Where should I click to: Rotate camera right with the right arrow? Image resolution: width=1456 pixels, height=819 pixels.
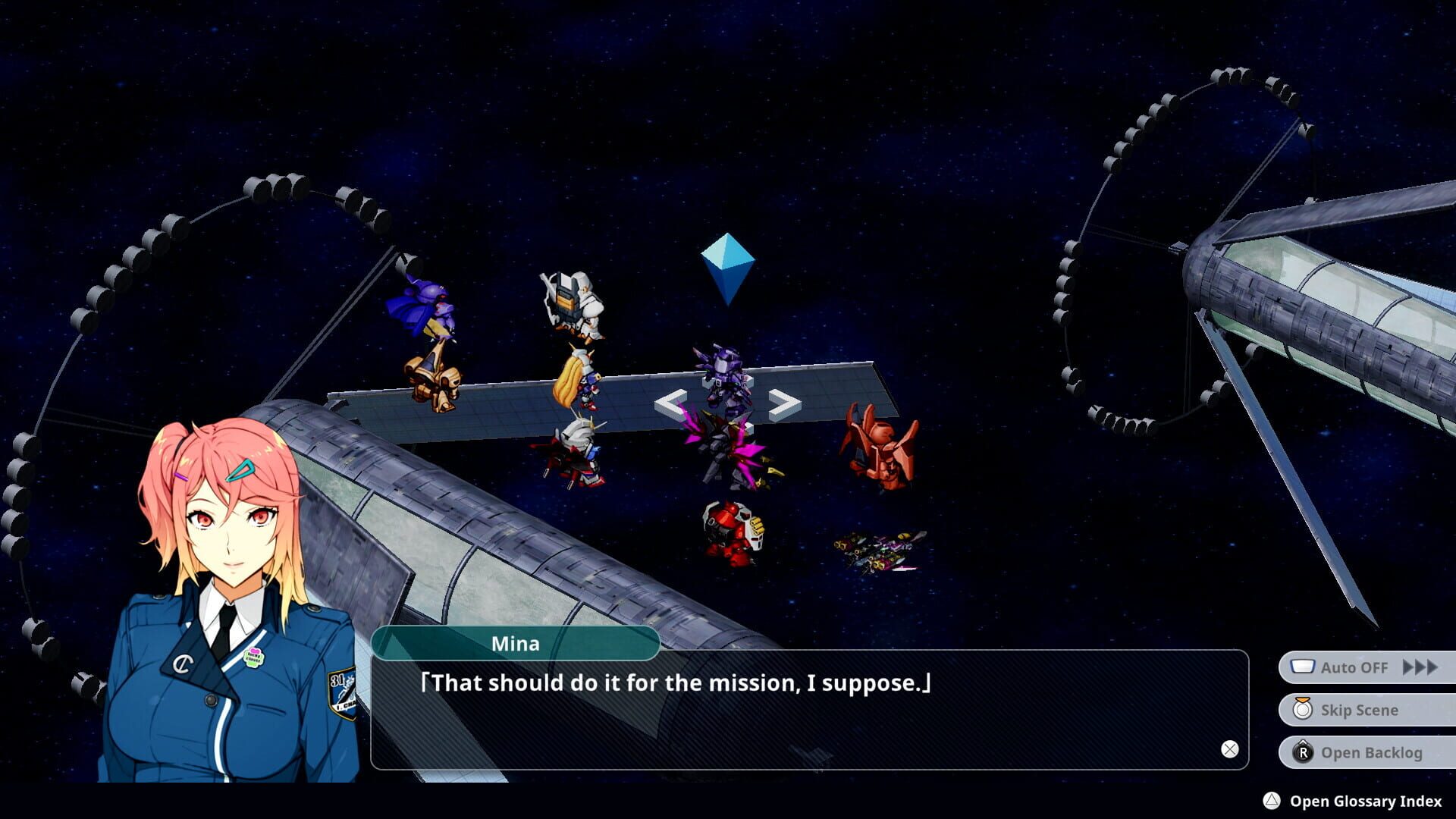[780, 404]
